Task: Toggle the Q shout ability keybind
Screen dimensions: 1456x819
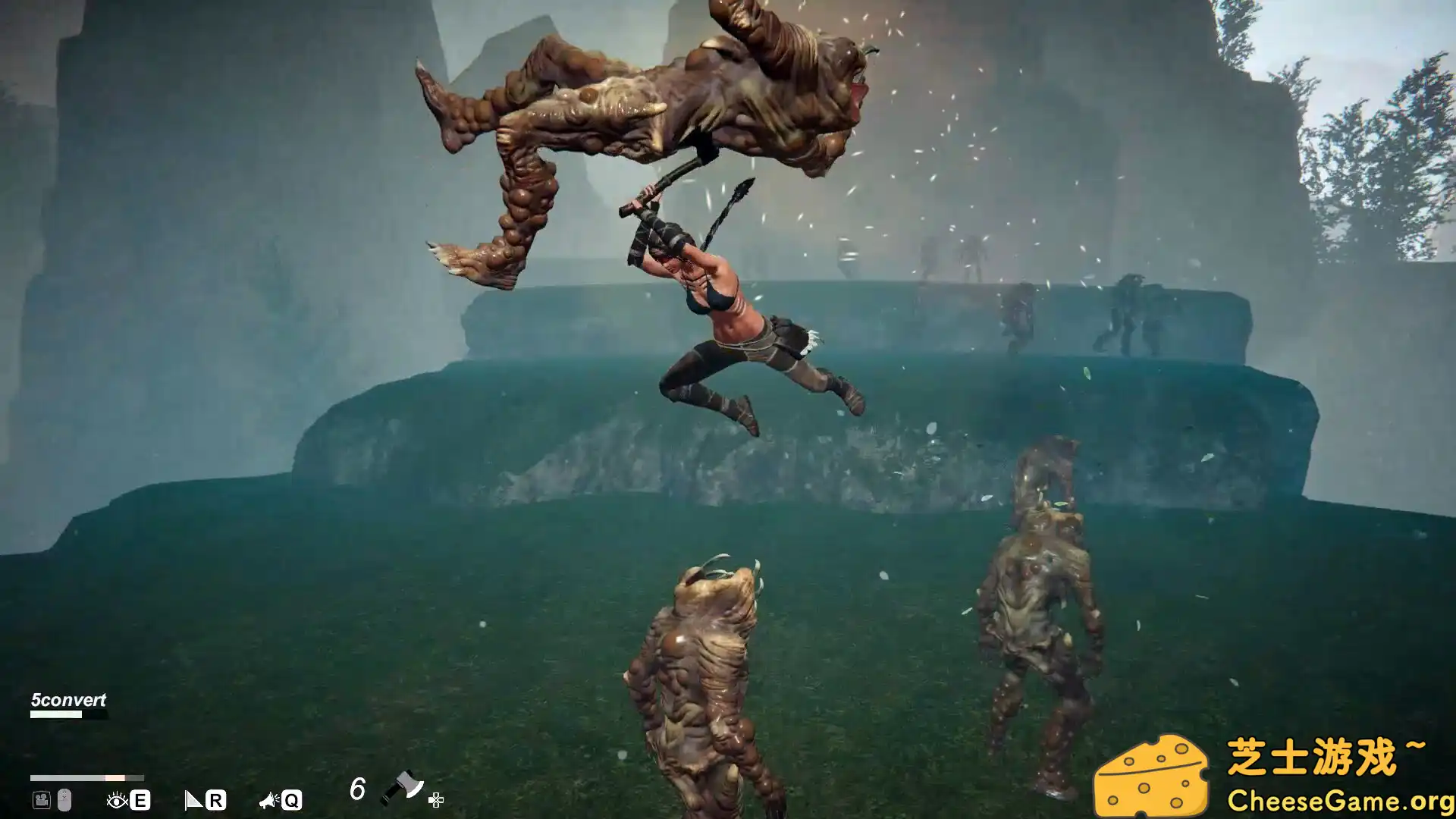Action: [x=292, y=800]
